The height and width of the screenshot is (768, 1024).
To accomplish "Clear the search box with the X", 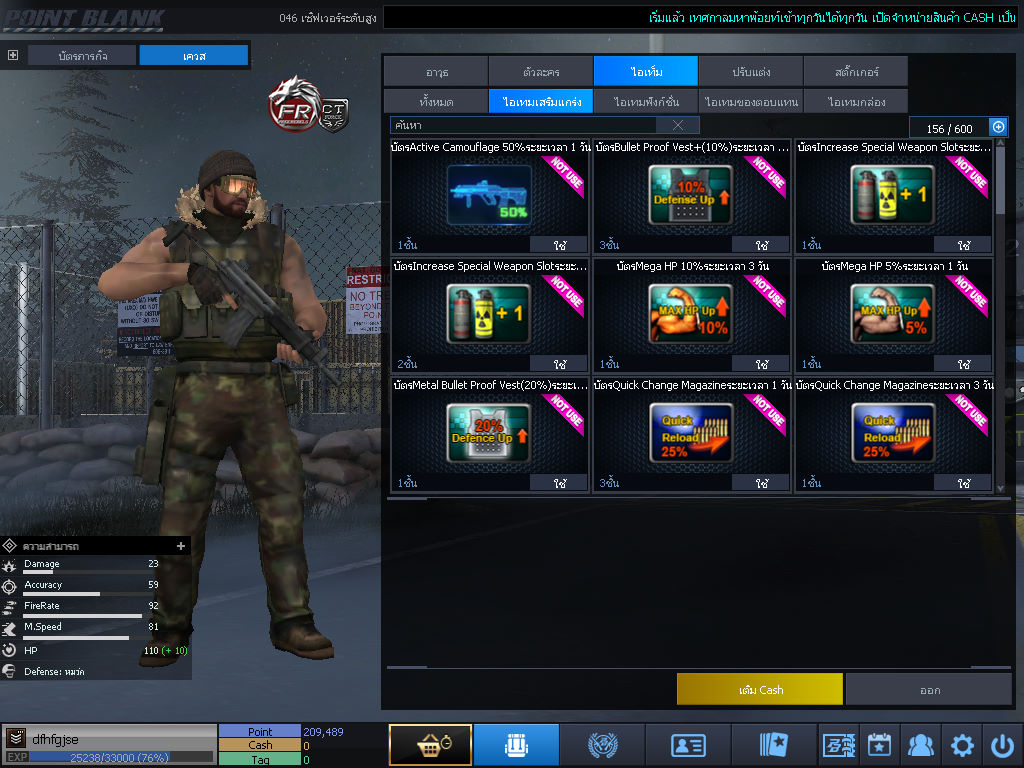I will pyautogui.click(x=678, y=125).
